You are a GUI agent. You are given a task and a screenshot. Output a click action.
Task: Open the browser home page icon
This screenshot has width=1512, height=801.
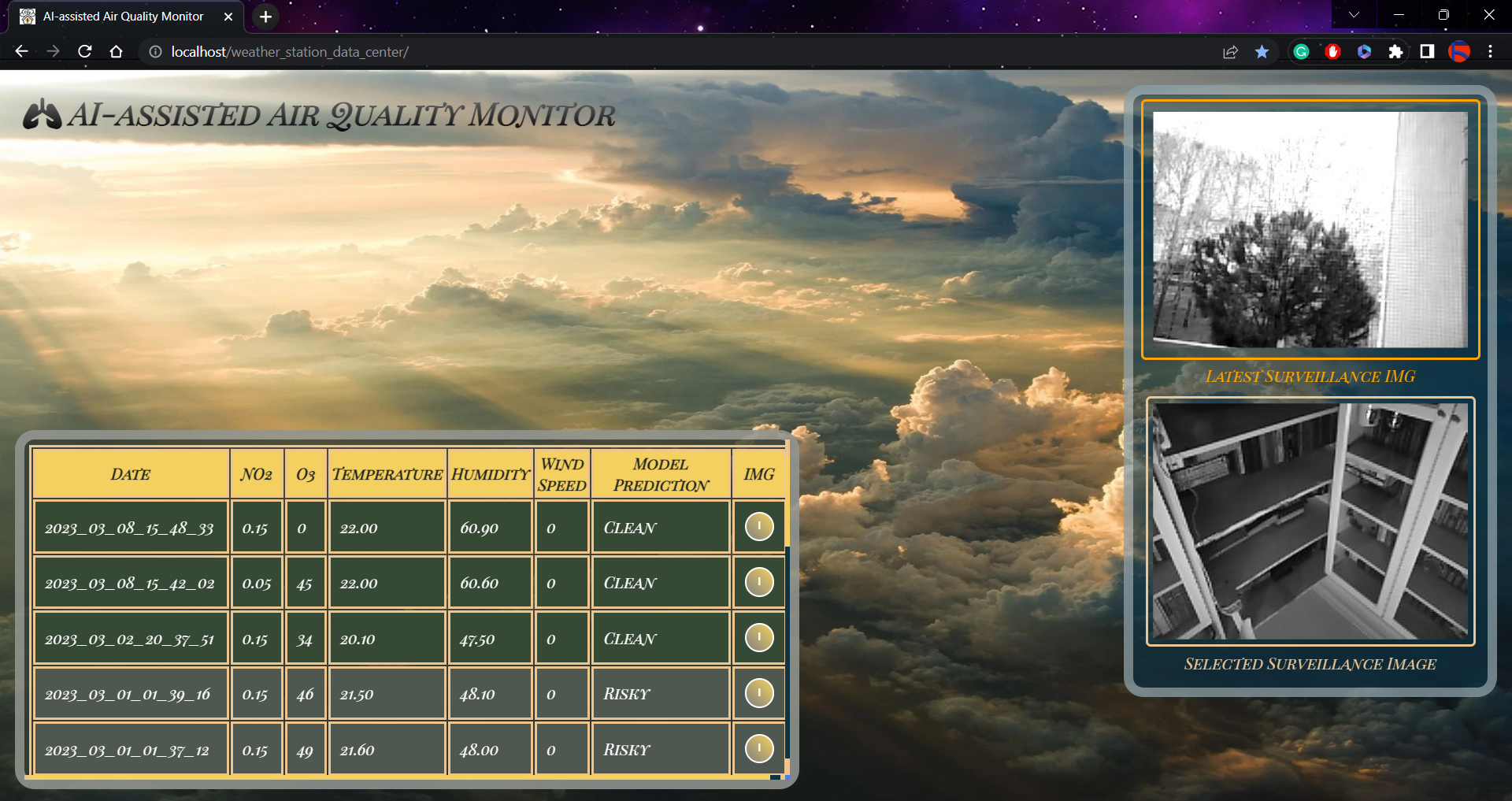(117, 51)
